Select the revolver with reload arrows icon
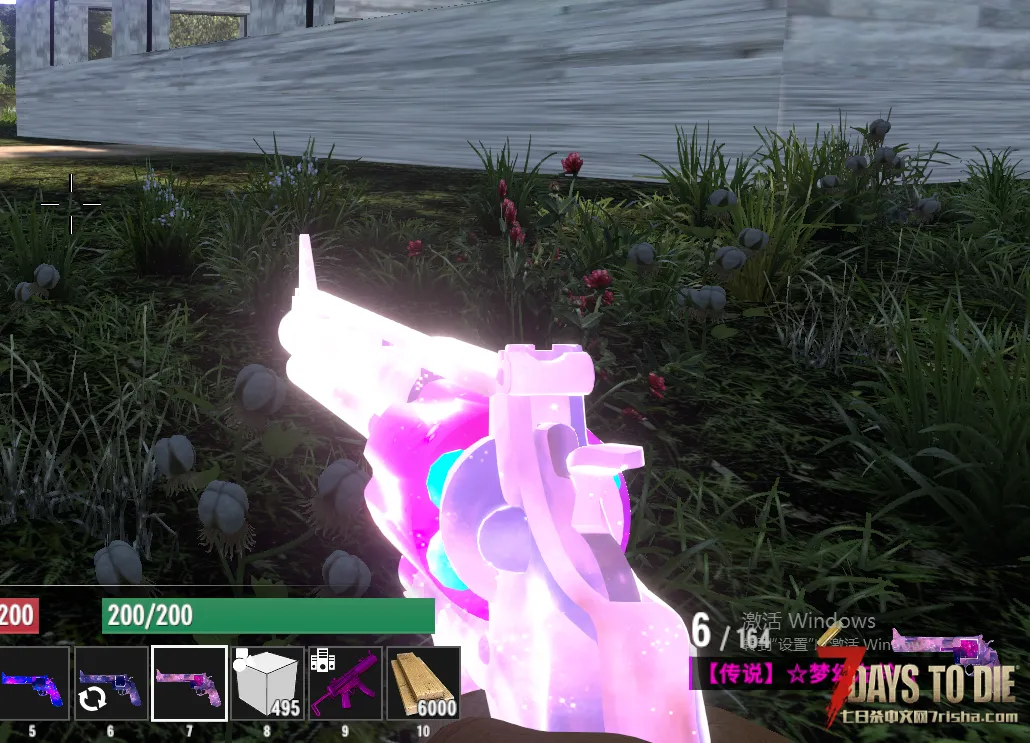 pyautogui.click(x=111, y=684)
